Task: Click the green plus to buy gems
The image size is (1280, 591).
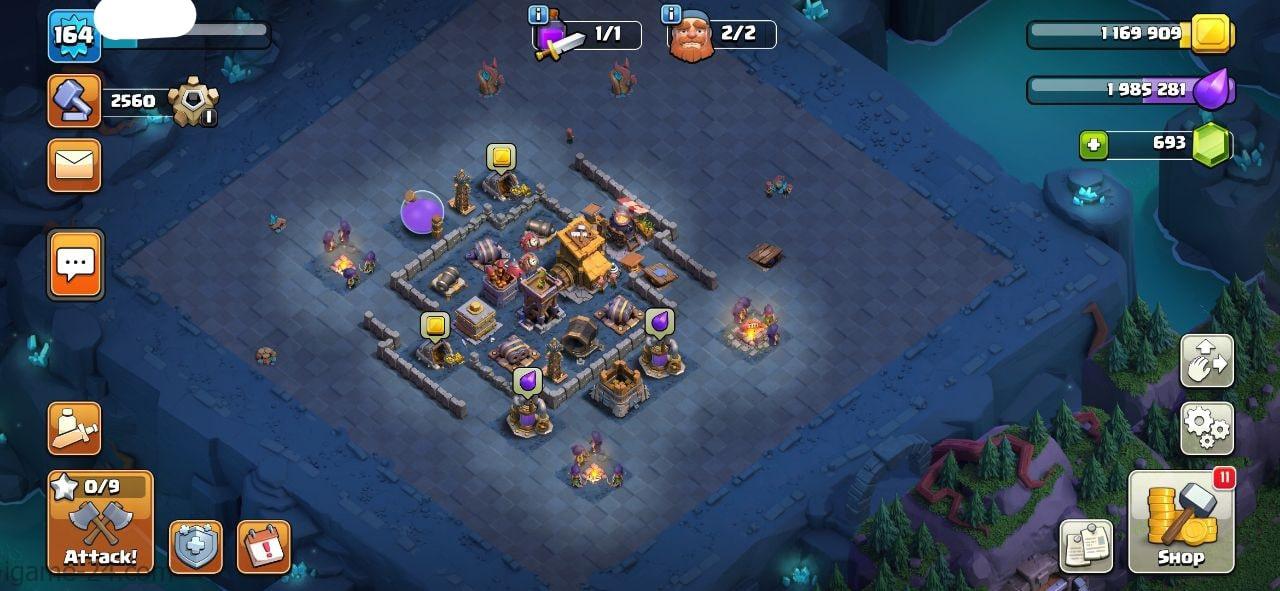Action: click(x=1093, y=145)
